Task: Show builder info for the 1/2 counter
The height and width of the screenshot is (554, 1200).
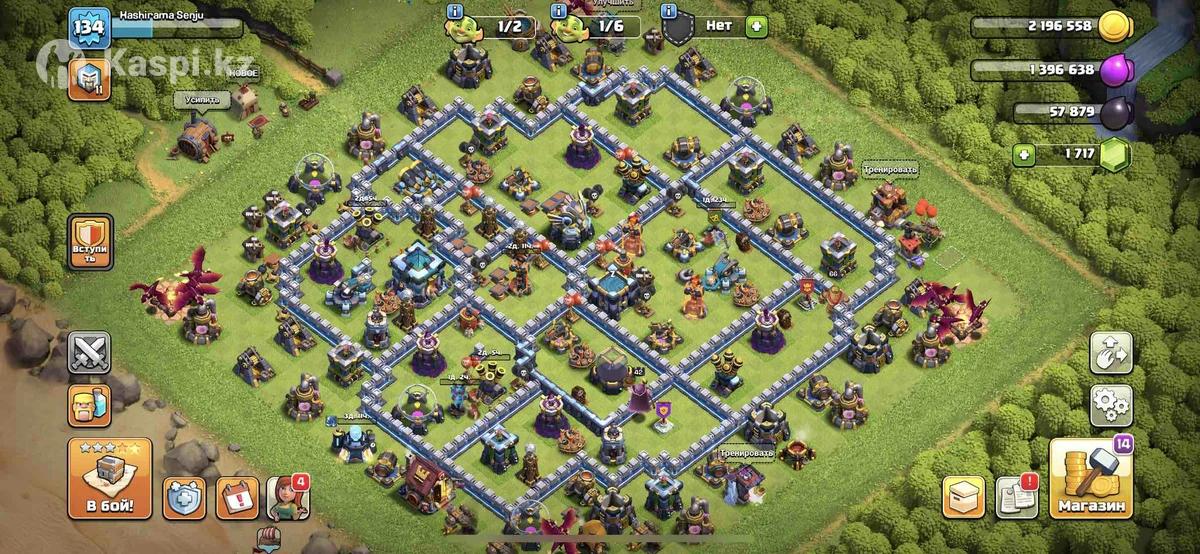Action: point(457,11)
